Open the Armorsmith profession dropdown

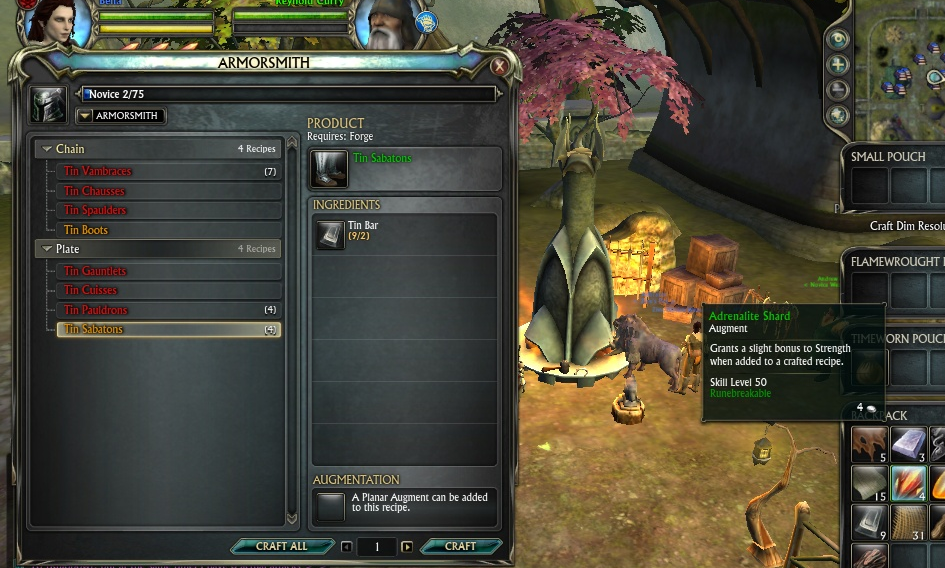[x=85, y=116]
